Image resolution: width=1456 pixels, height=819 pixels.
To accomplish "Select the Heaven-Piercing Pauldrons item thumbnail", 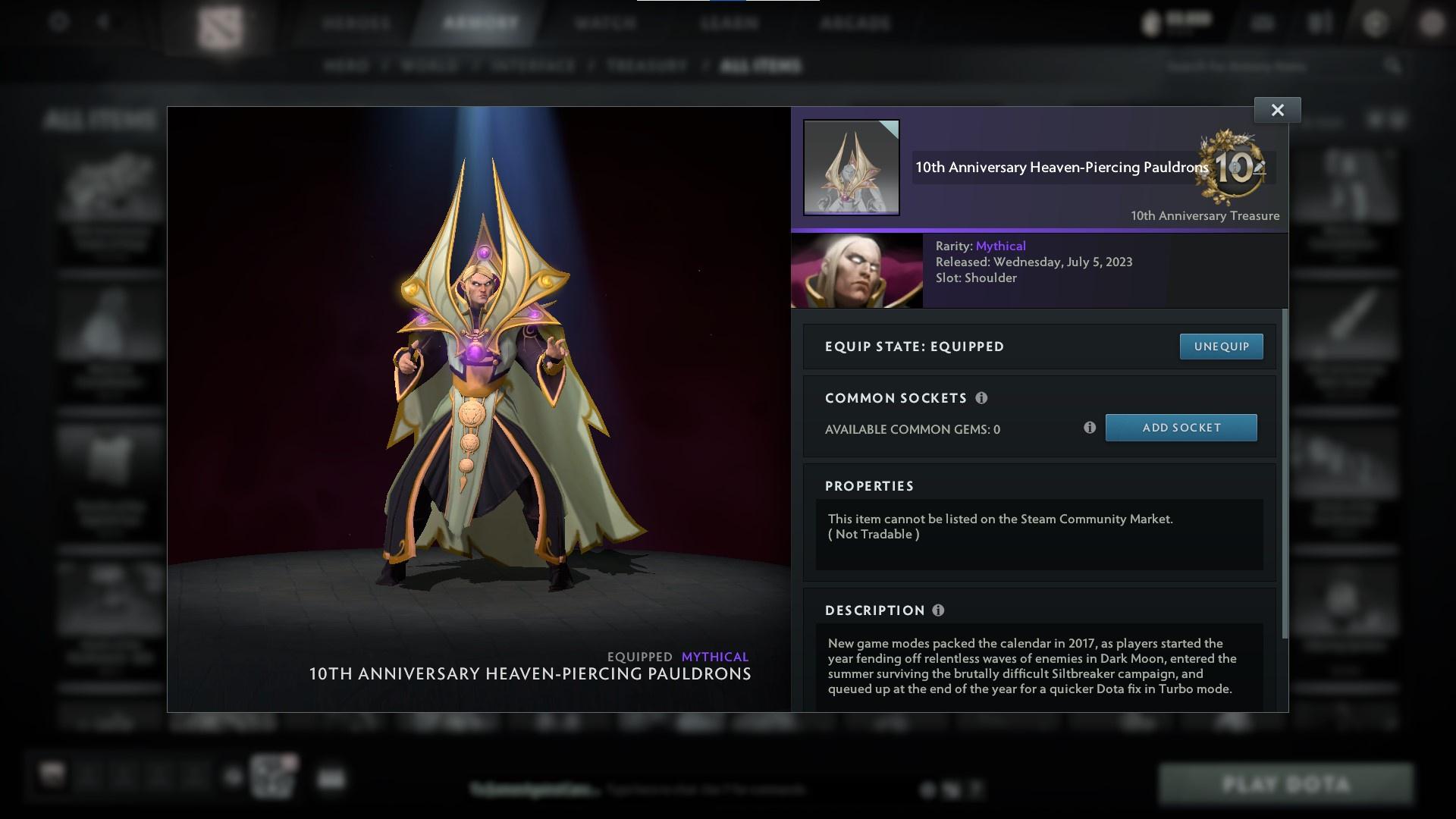I will click(851, 168).
